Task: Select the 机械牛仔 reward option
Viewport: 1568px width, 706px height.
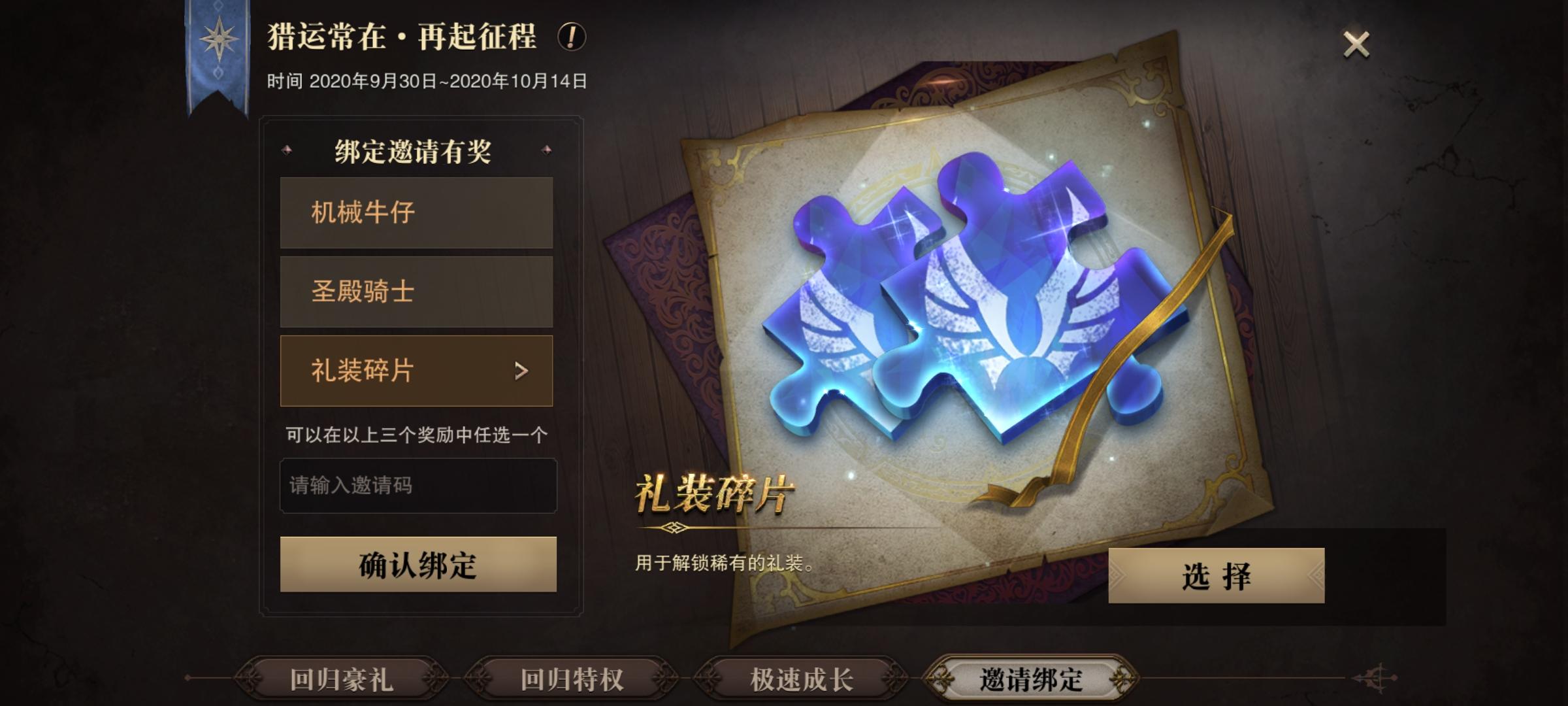Action: pyautogui.click(x=417, y=212)
